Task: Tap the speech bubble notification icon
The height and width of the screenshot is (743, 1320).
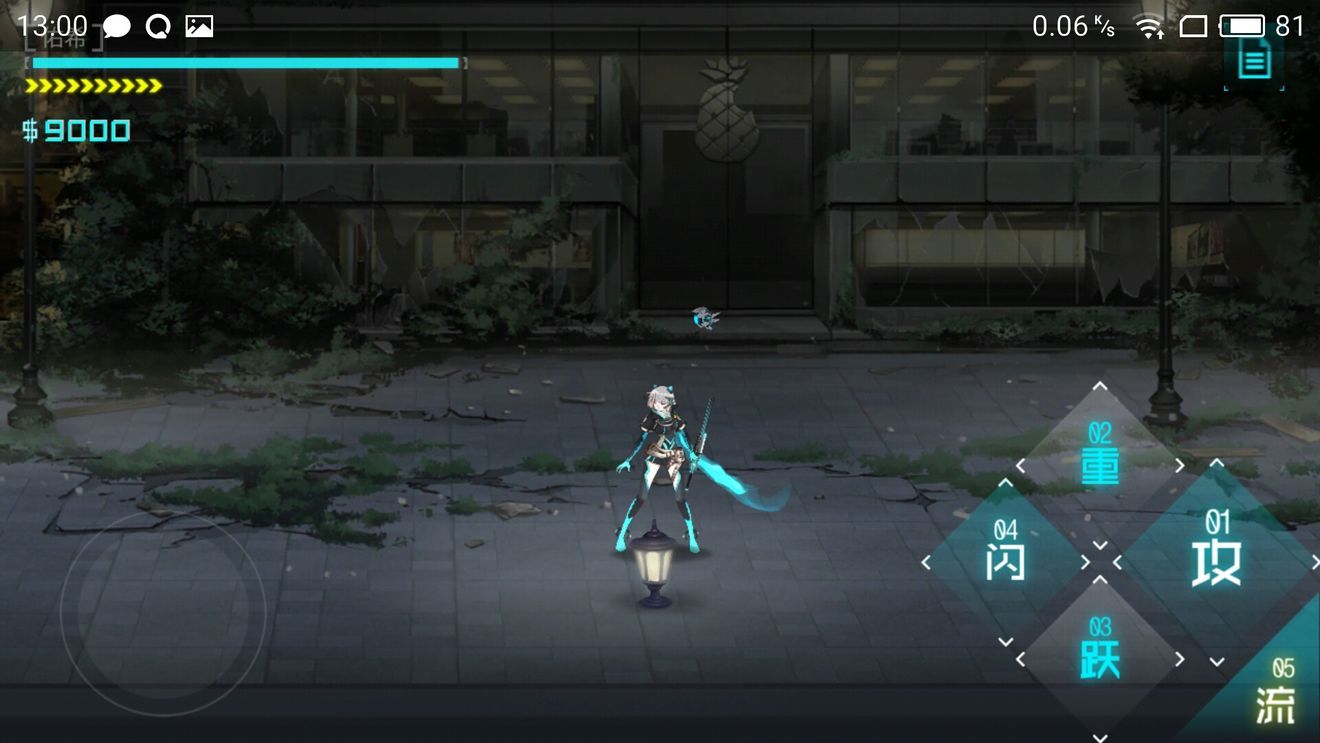Action: [117, 26]
